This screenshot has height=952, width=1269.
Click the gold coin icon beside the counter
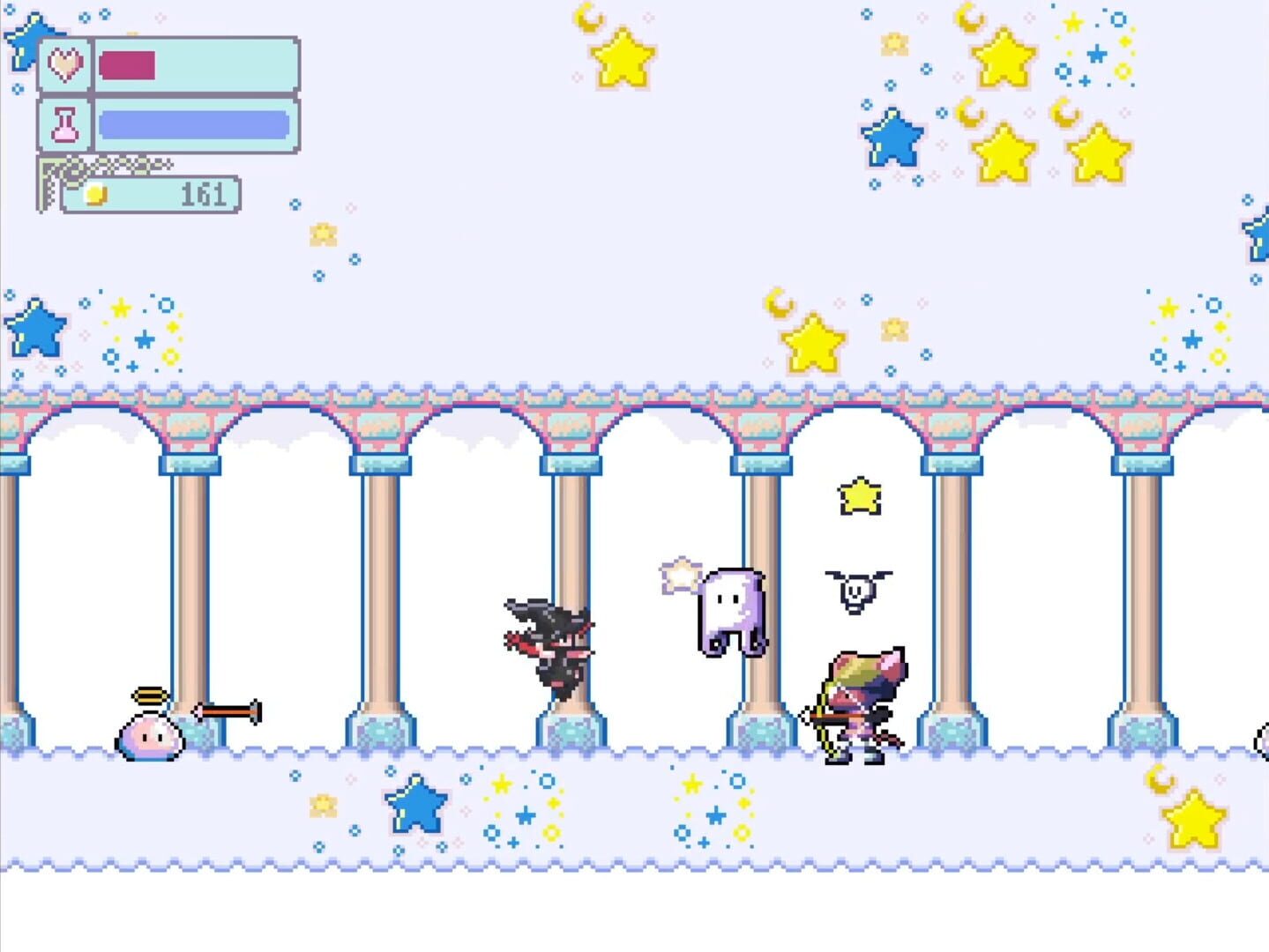tap(96, 194)
